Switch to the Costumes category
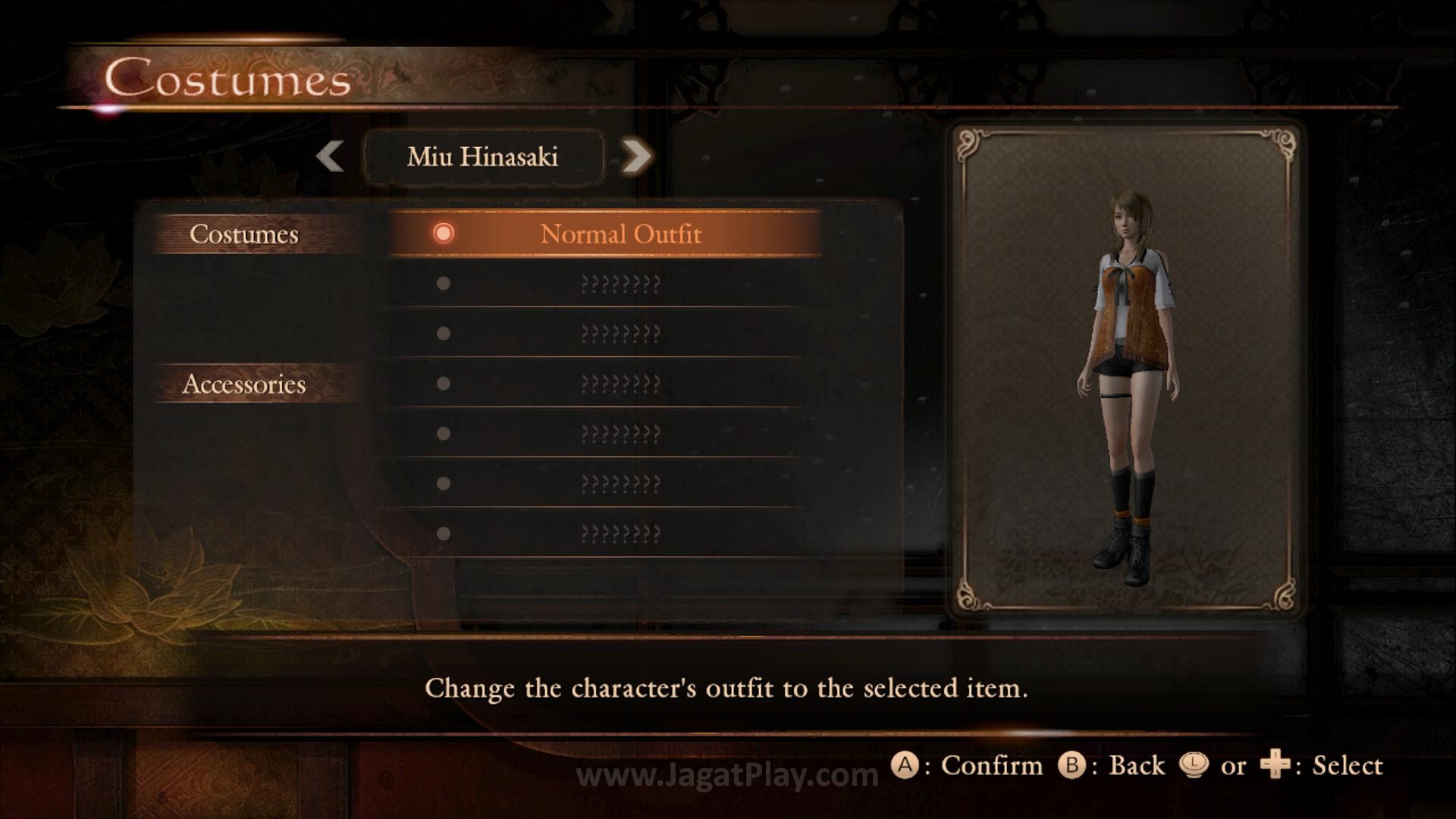This screenshot has width=1456, height=819. (244, 234)
